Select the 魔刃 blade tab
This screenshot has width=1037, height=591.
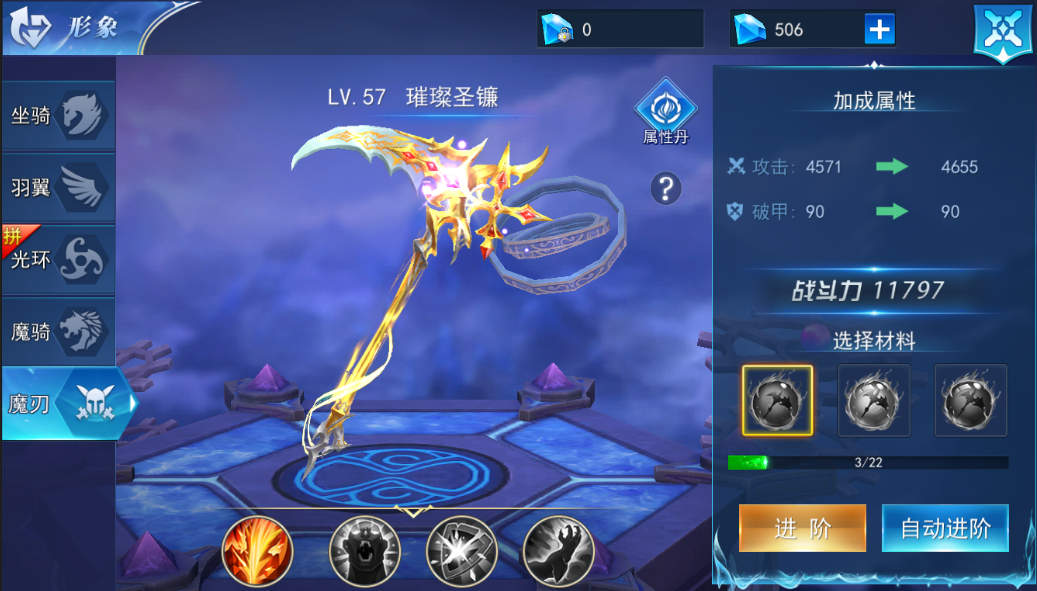point(66,404)
